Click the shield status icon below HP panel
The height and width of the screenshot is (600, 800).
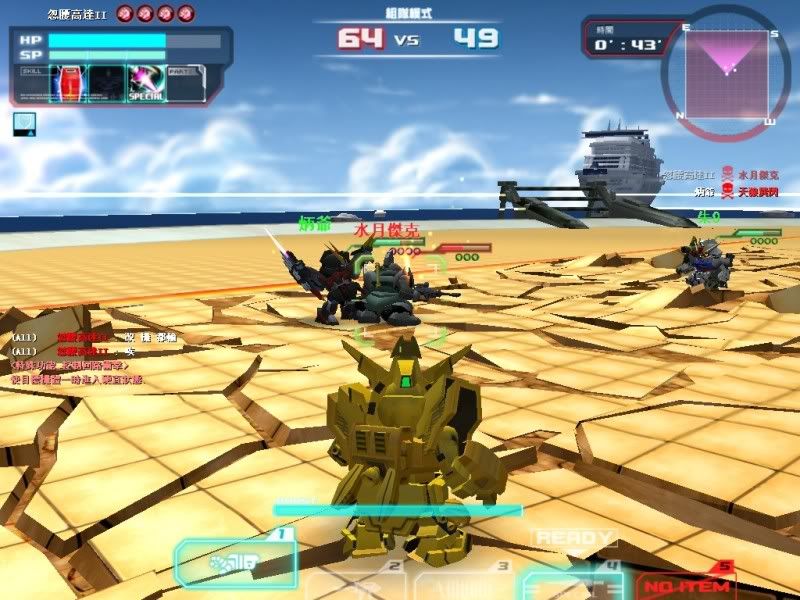(x=24, y=123)
